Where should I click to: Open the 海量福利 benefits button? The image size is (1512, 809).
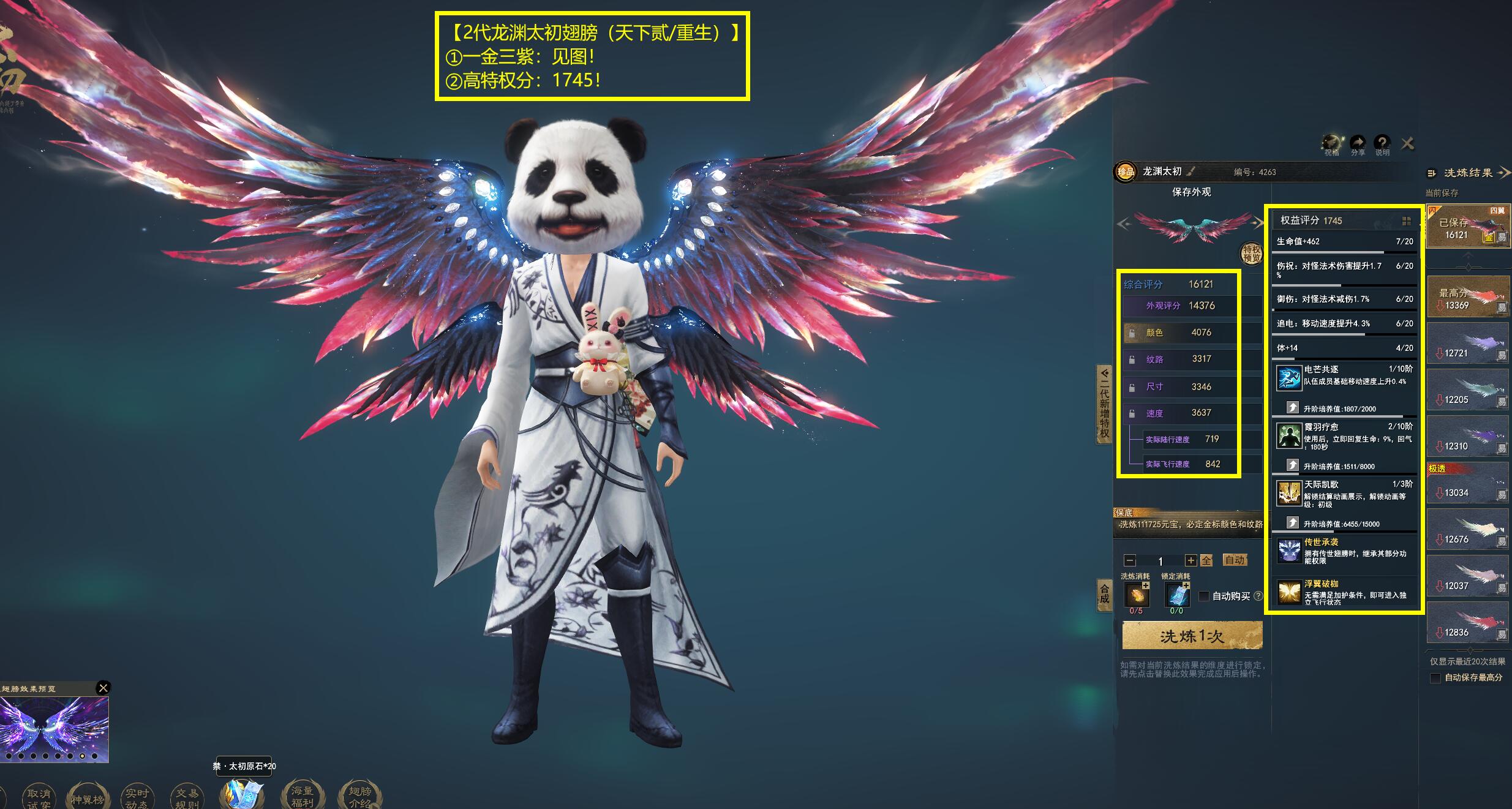pos(302,797)
